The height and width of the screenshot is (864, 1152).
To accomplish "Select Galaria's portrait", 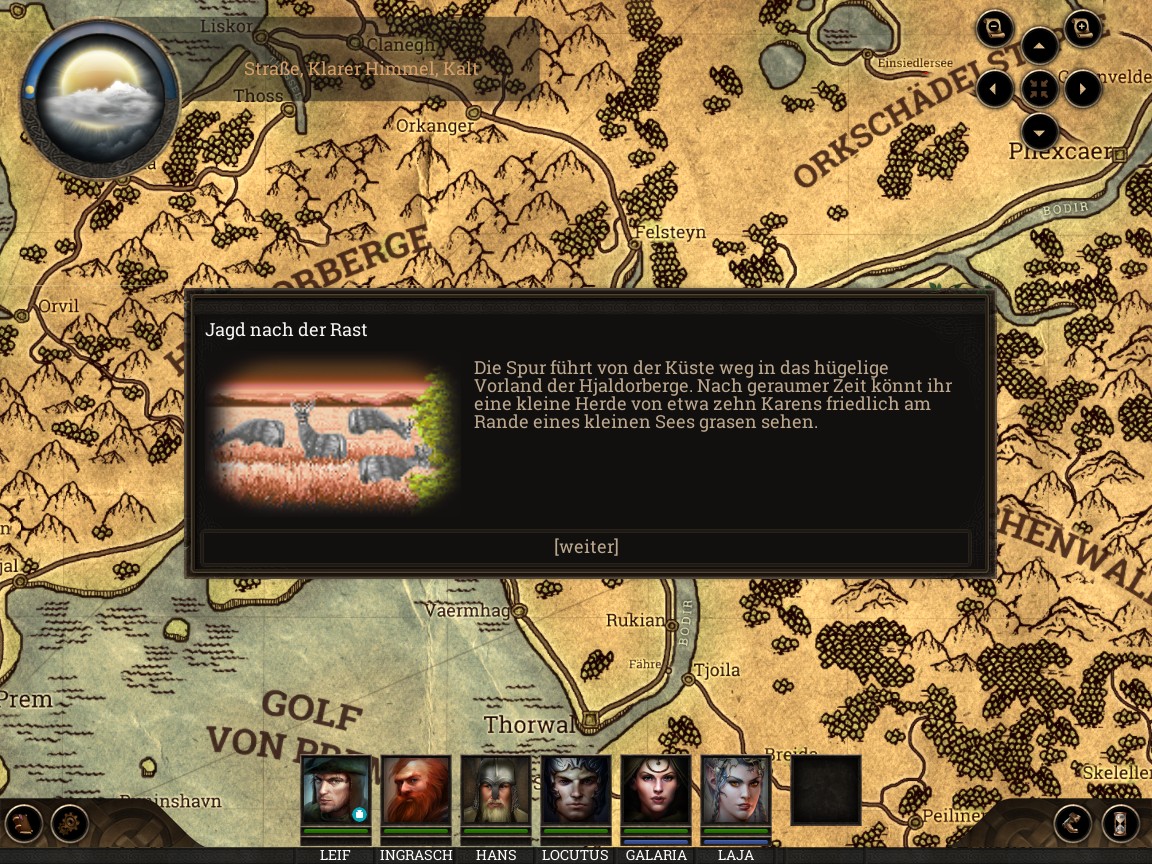I will pos(656,790).
